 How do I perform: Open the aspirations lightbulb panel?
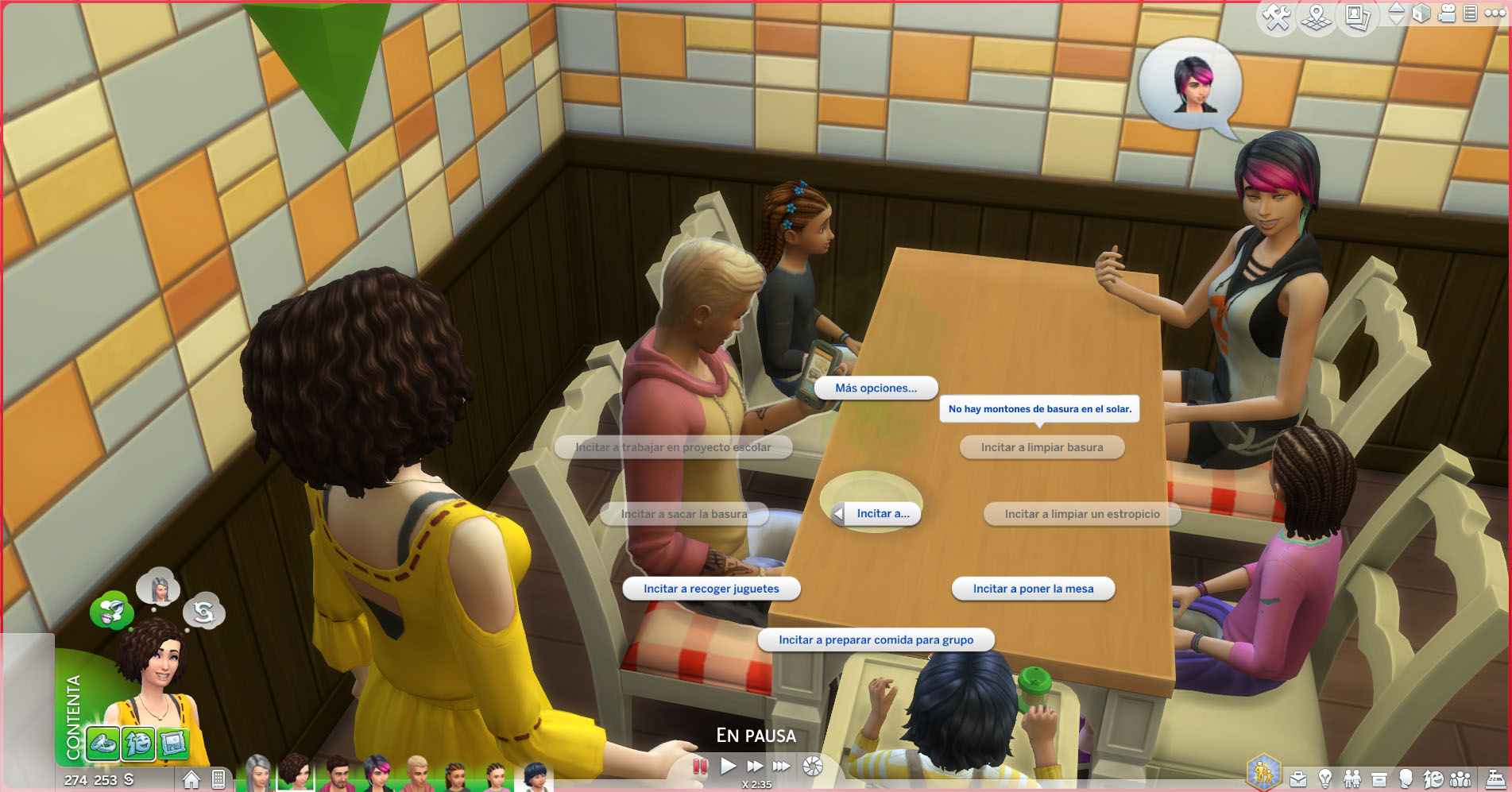tap(1324, 779)
